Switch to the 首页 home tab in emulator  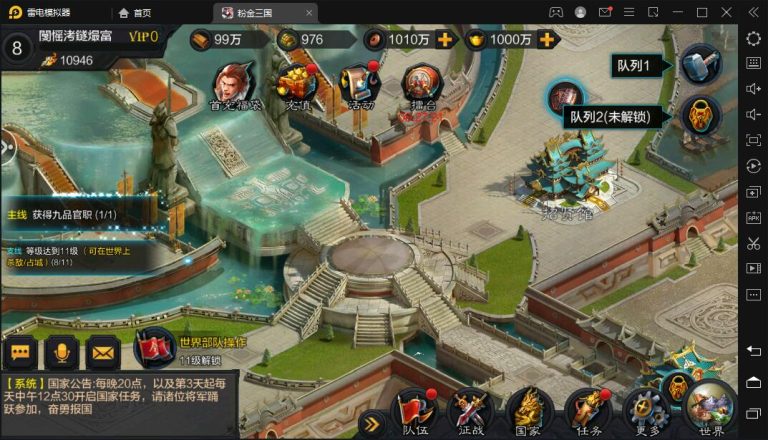coord(135,12)
